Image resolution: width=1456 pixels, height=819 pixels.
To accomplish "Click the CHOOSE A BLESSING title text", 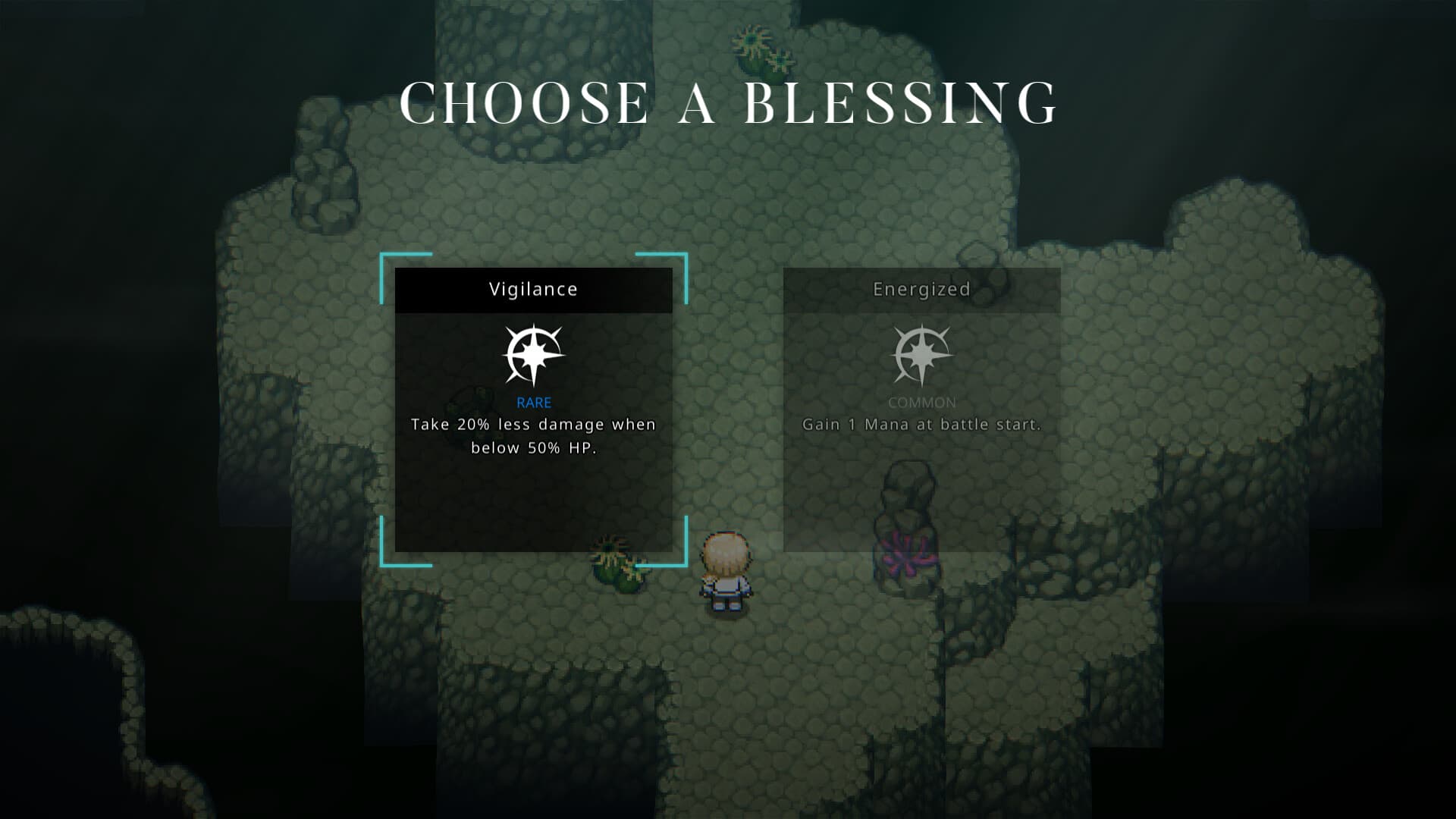I will click(728, 102).
